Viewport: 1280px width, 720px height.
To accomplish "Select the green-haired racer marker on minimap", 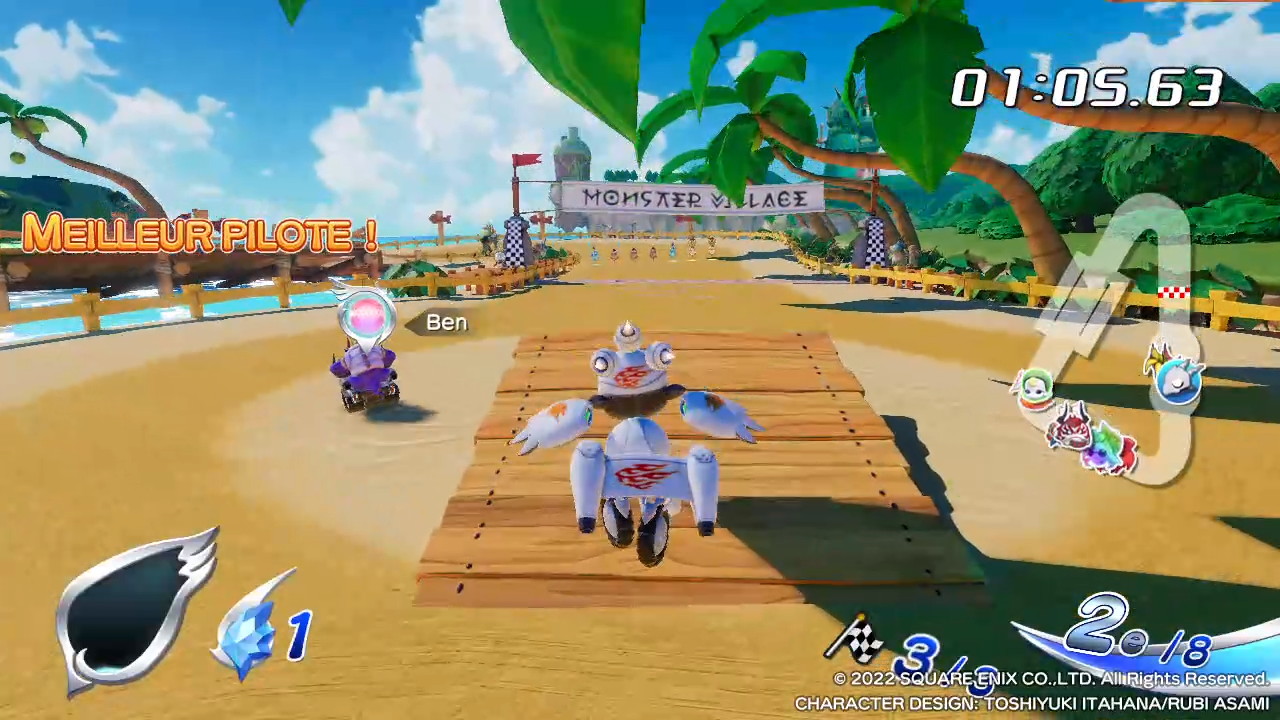I will coord(1034,390).
